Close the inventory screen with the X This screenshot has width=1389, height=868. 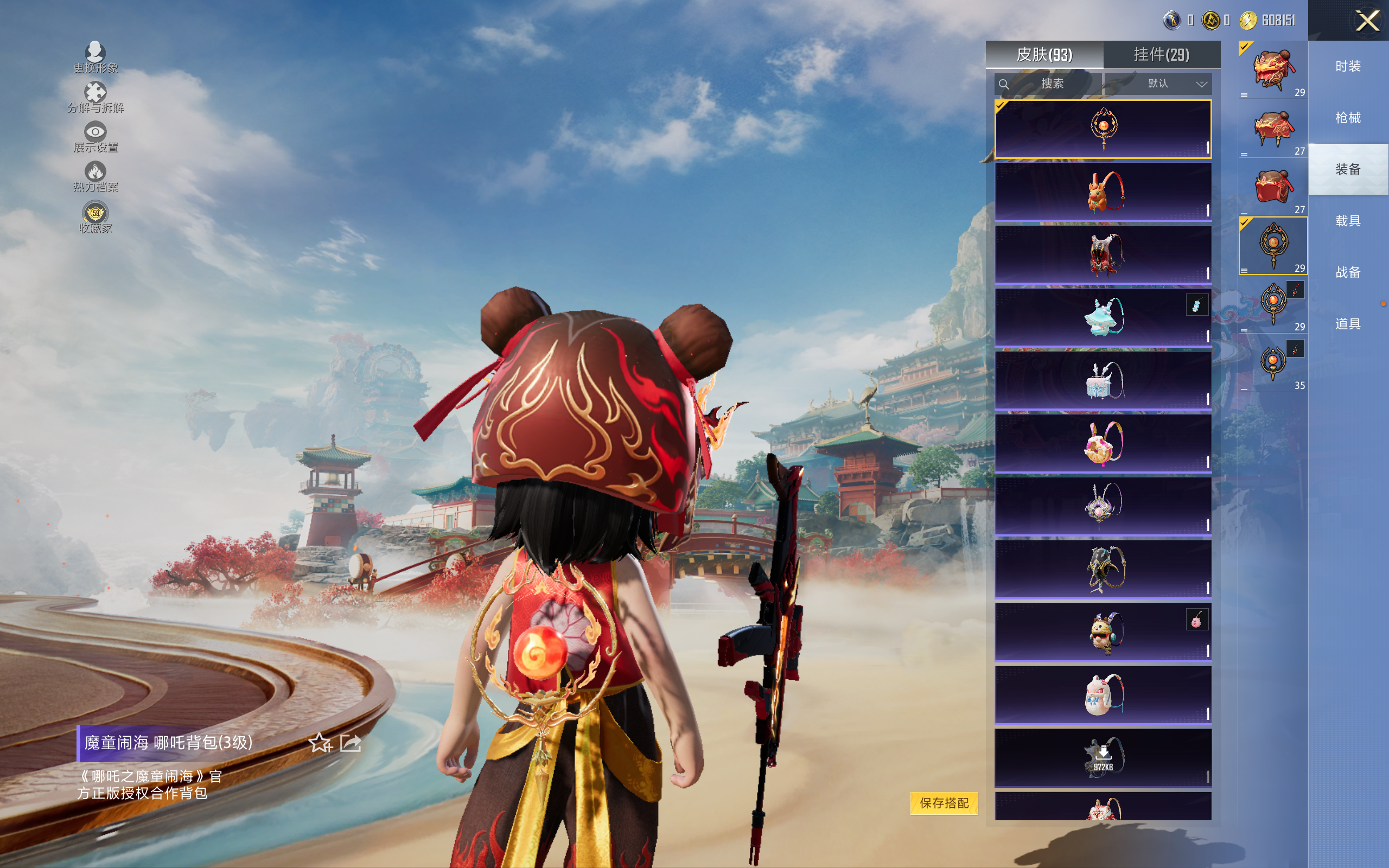[x=1367, y=21]
